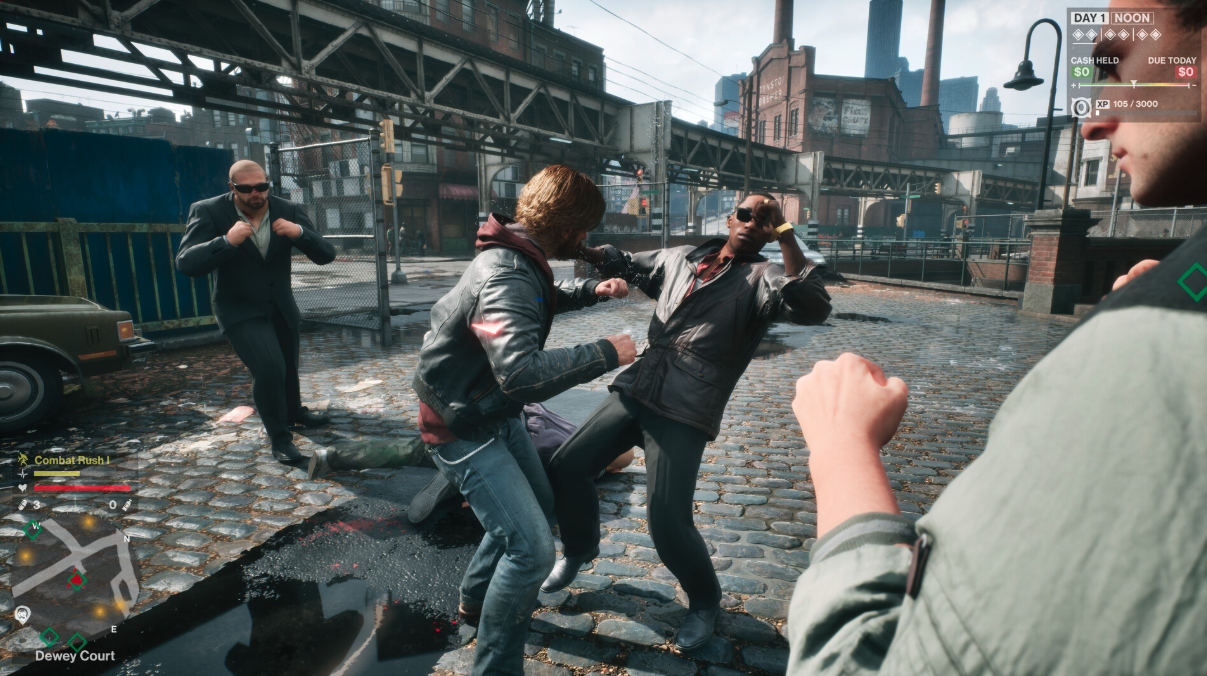Click the level 0 rank badge
This screenshot has width=1207, height=676.
coord(1081,107)
